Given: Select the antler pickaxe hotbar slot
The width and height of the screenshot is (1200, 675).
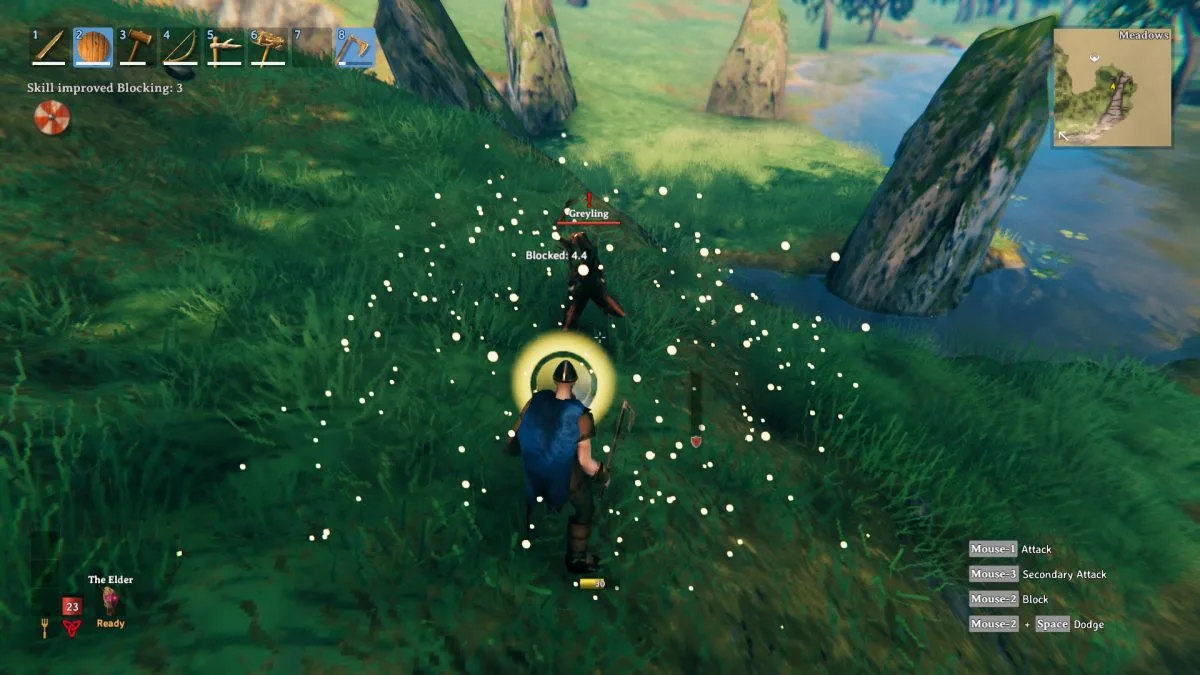Looking at the screenshot, I should tap(224, 47).
